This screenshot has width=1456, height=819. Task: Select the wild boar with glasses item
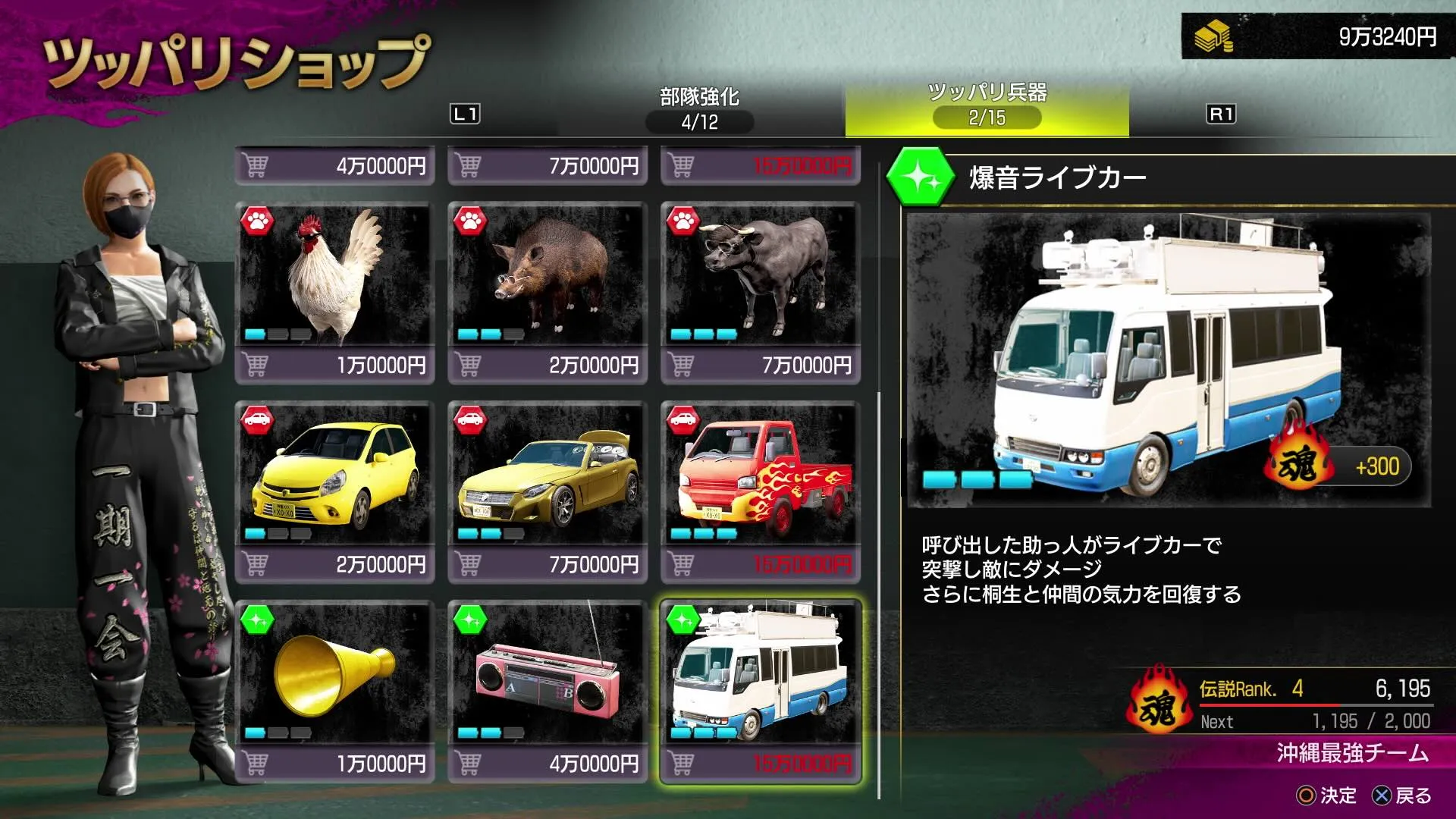(x=546, y=277)
